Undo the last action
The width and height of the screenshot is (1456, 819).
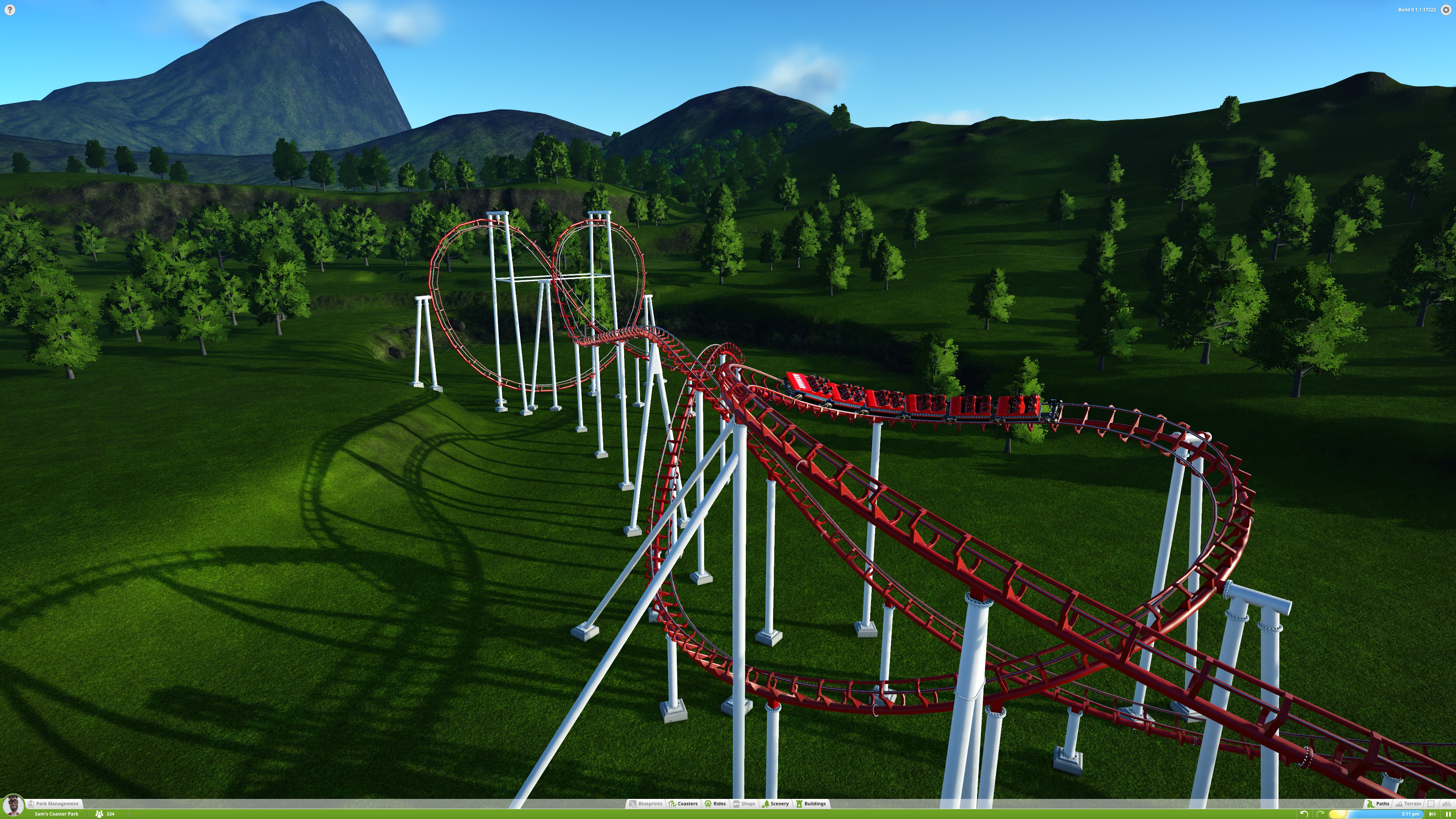point(1304,814)
